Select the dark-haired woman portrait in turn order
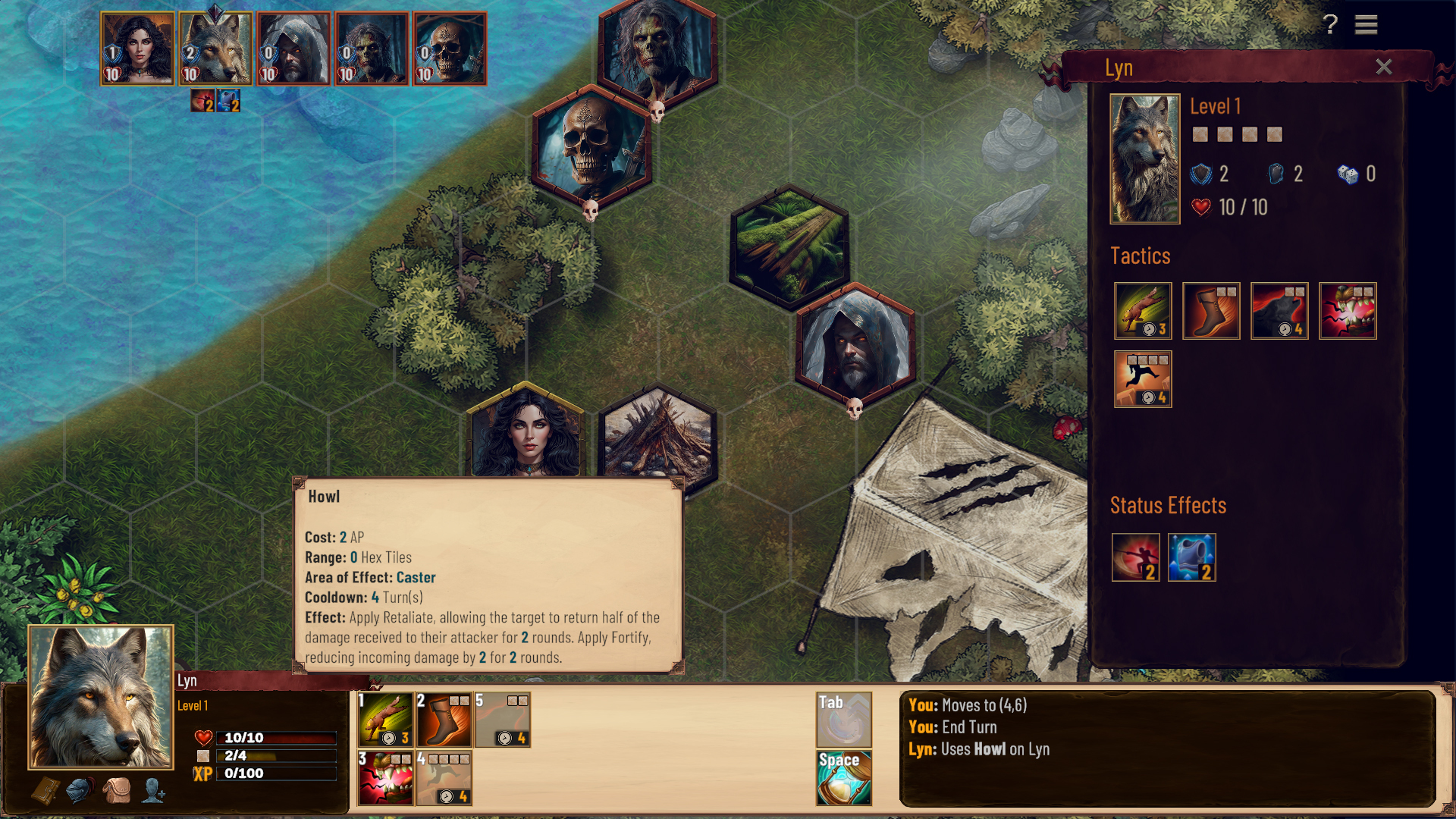The image size is (1456, 819). pyautogui.click(x=136, y=49)
